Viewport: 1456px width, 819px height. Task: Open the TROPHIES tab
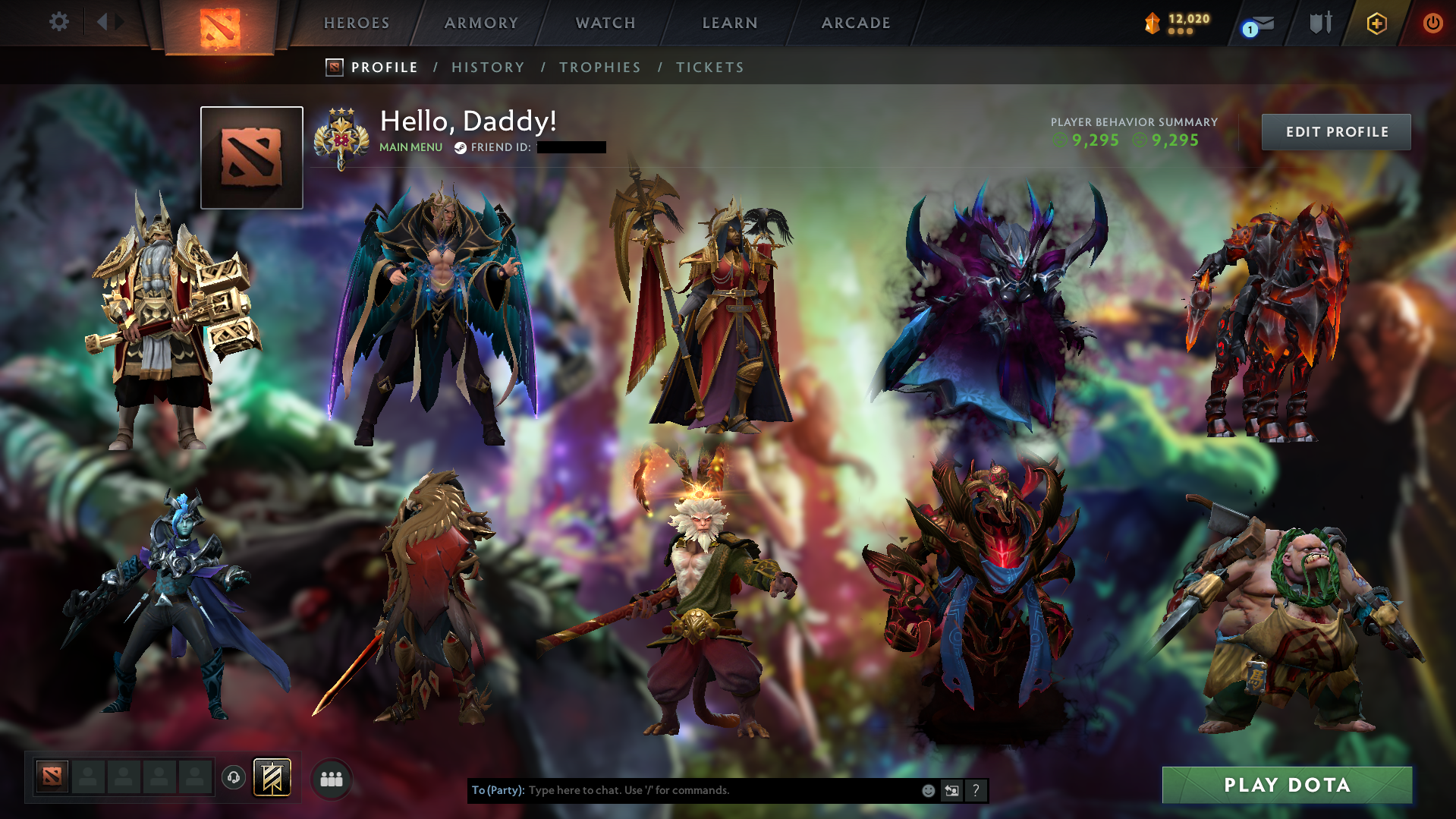coord(599,67)
